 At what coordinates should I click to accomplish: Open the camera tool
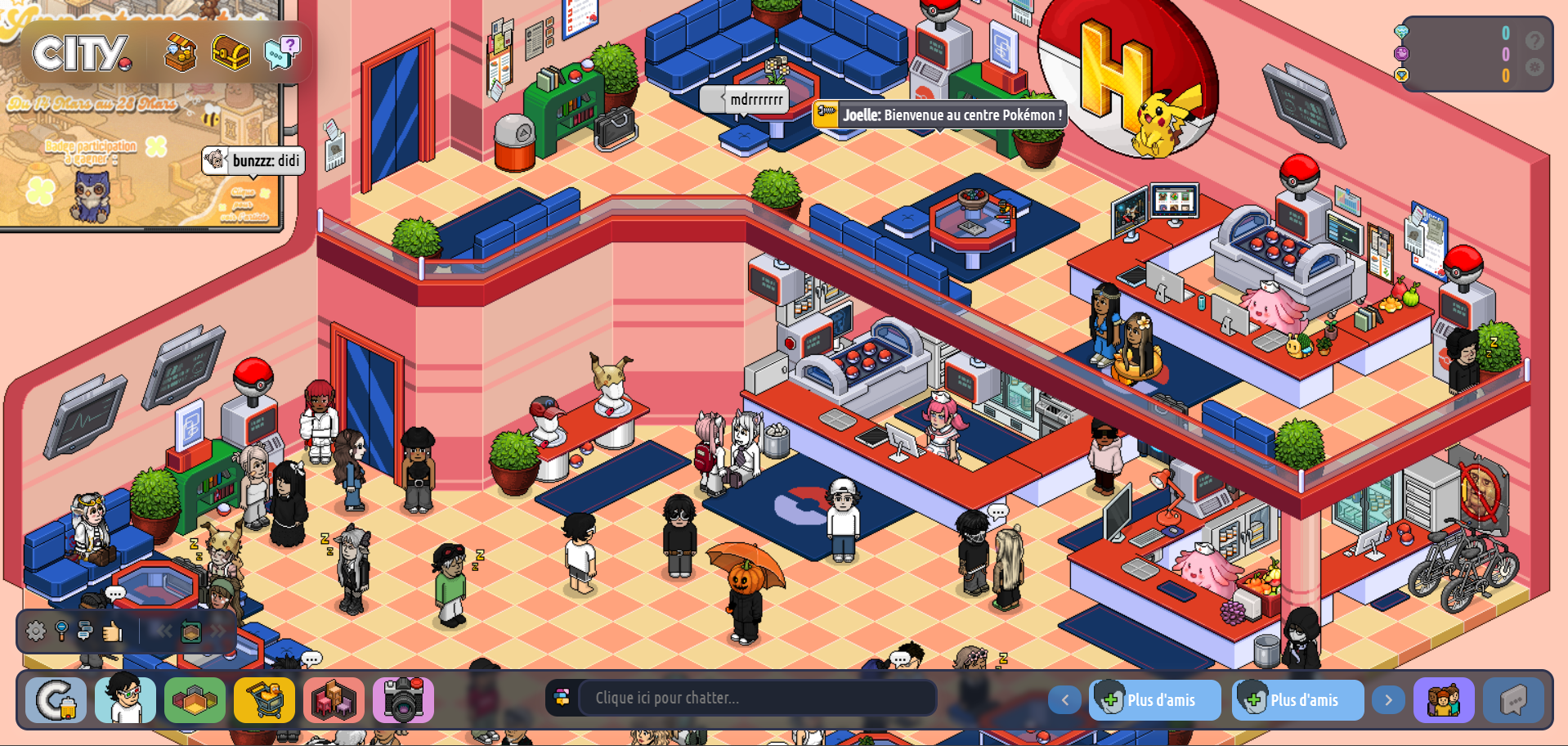(x=403, y=700)
